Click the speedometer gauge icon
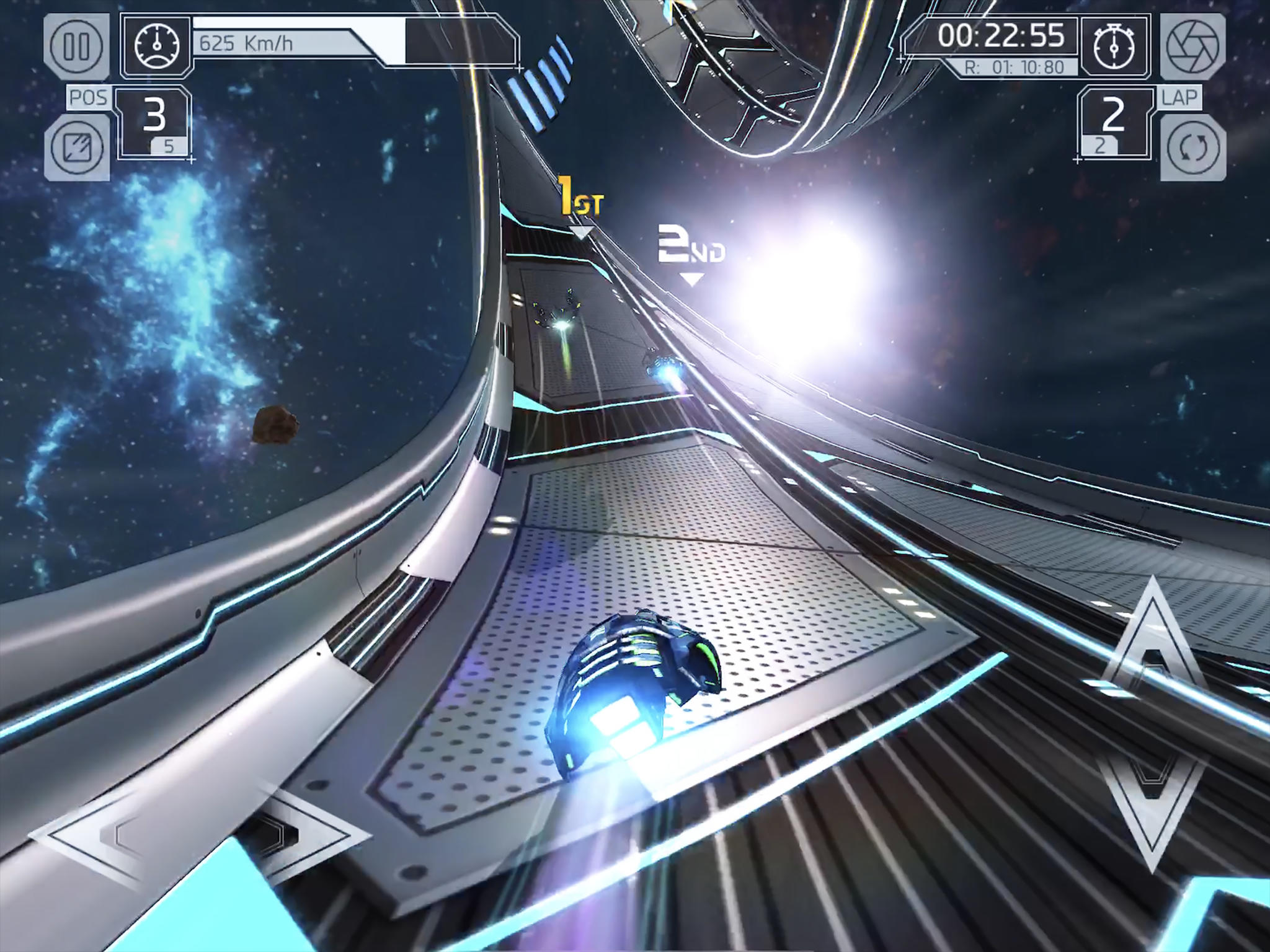Screen dimensions: 1270x952 tap(157, 45)
